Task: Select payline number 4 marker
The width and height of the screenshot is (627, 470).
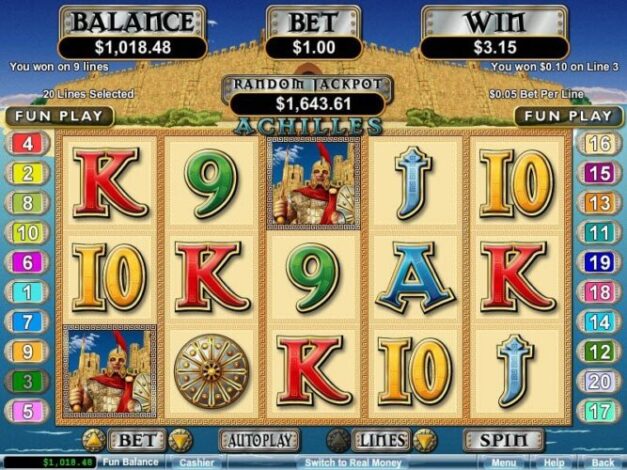Action: [x=27, y=144]
